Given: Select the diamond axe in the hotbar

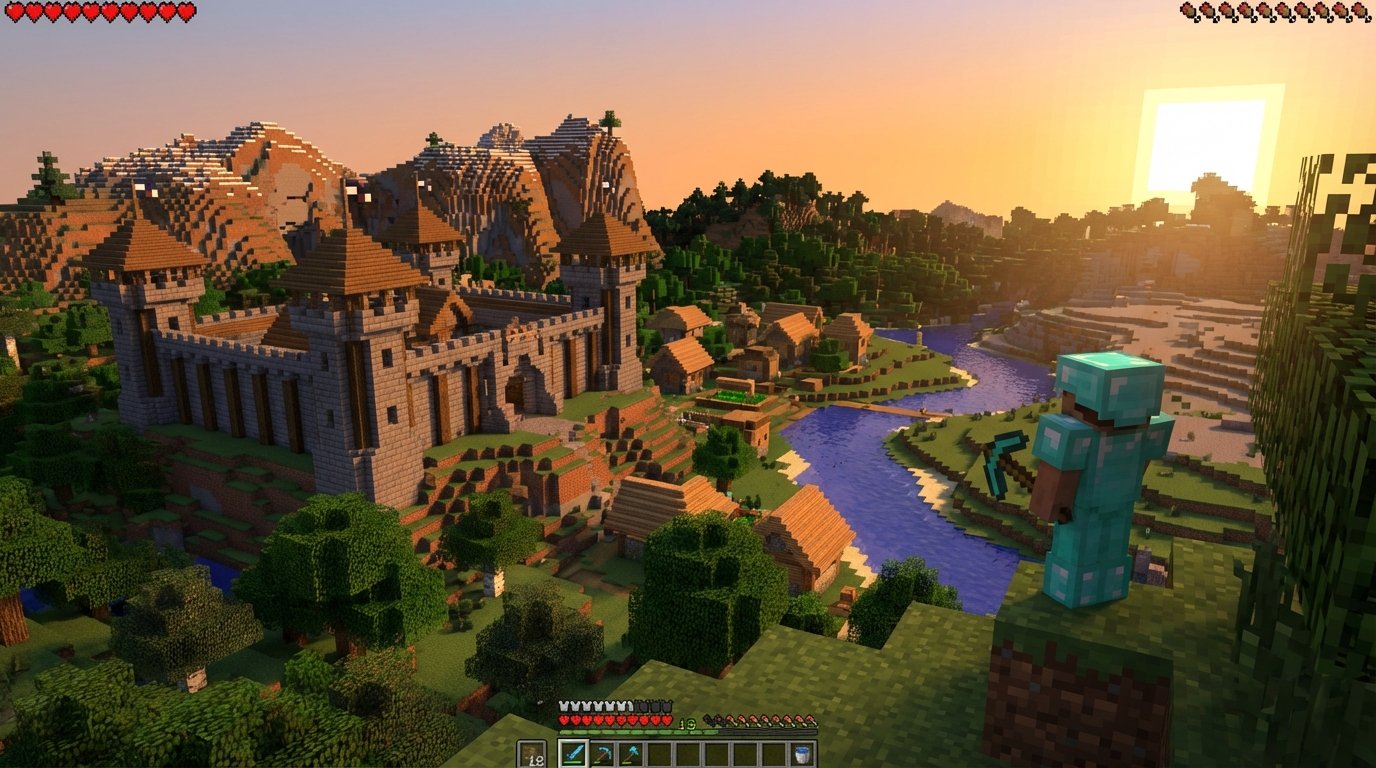Looking at the screenshot, I should pyautogui.click(x=631, y=753).
